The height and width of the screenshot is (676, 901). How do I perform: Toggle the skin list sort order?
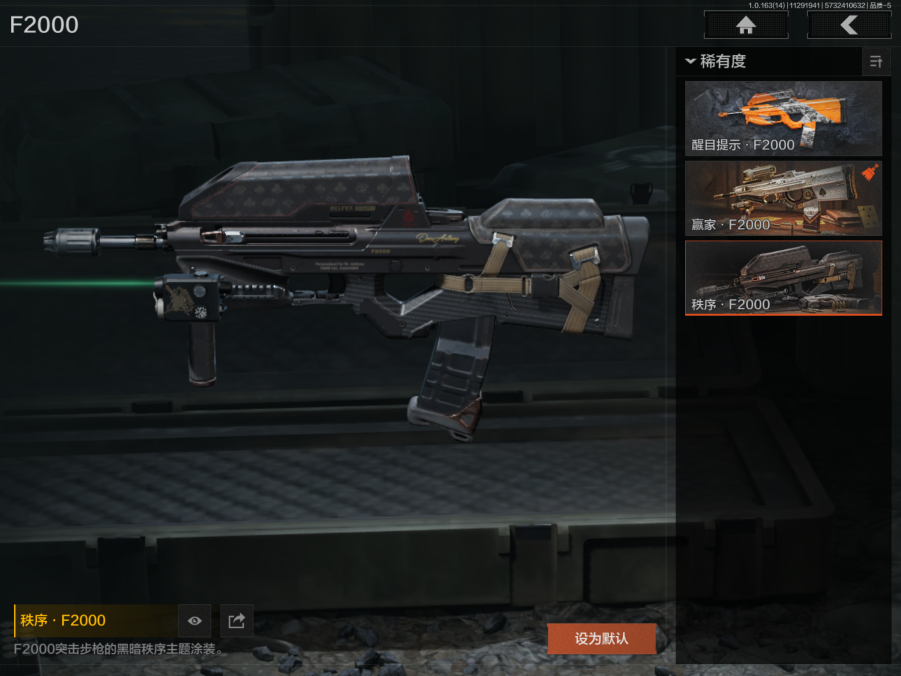point(876,62)
